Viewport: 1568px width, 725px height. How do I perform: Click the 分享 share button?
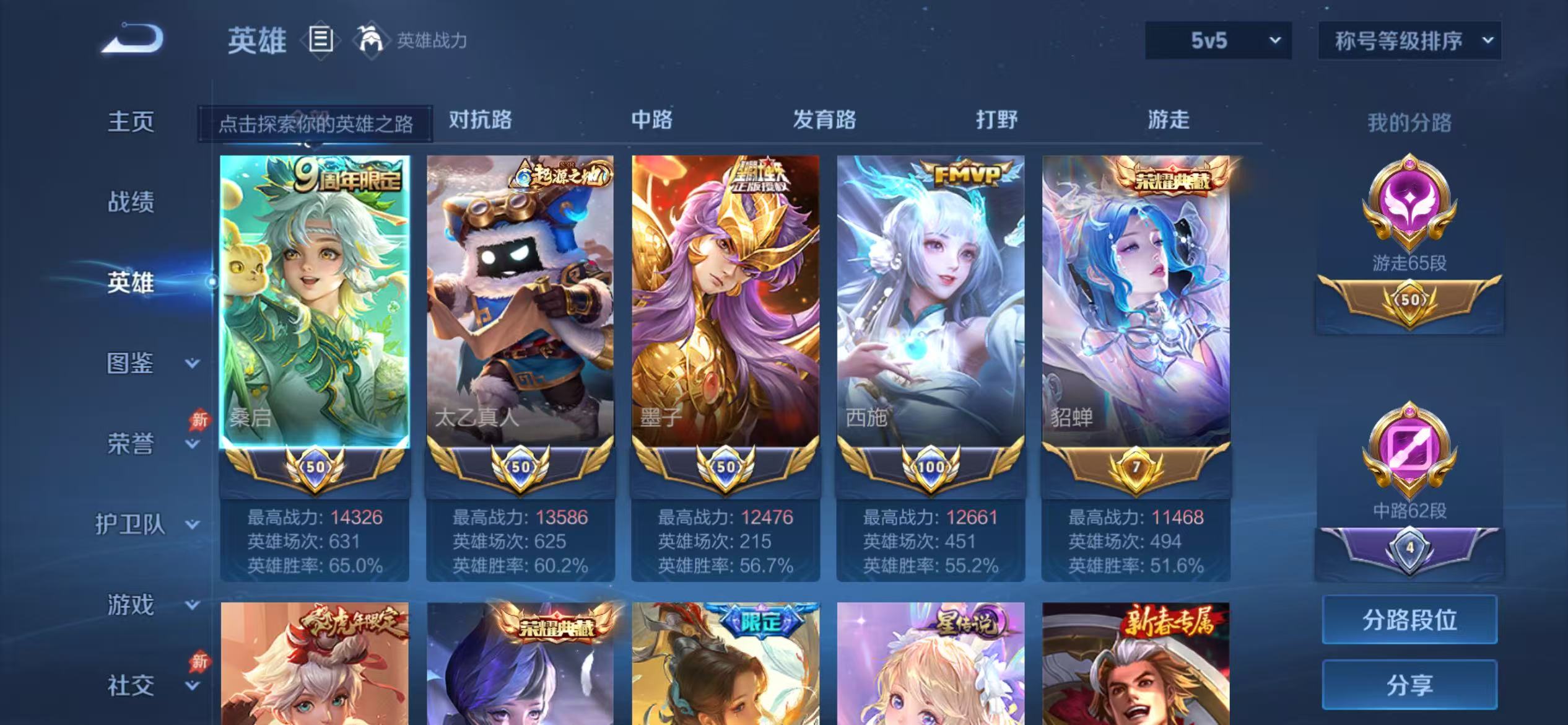pos(1410,685)
